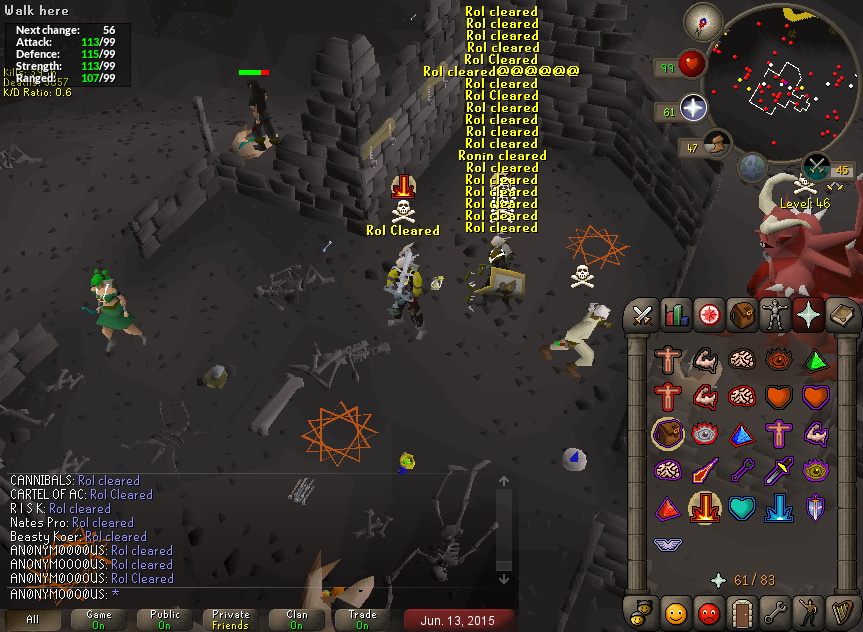Open the Logout door tab
This screenshot has width=863, height=632.
pyautogui.click(x=741, y=610)
